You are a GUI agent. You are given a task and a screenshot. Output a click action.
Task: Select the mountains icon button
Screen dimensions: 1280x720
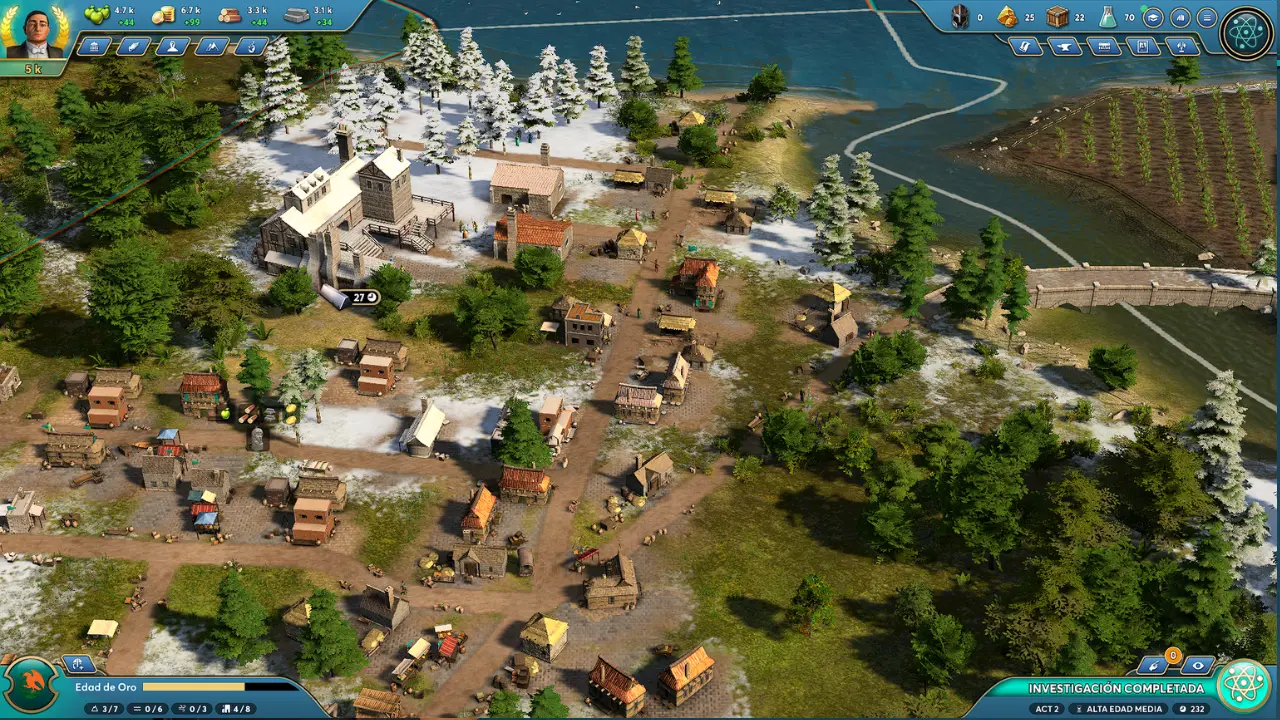click(212, 46)
